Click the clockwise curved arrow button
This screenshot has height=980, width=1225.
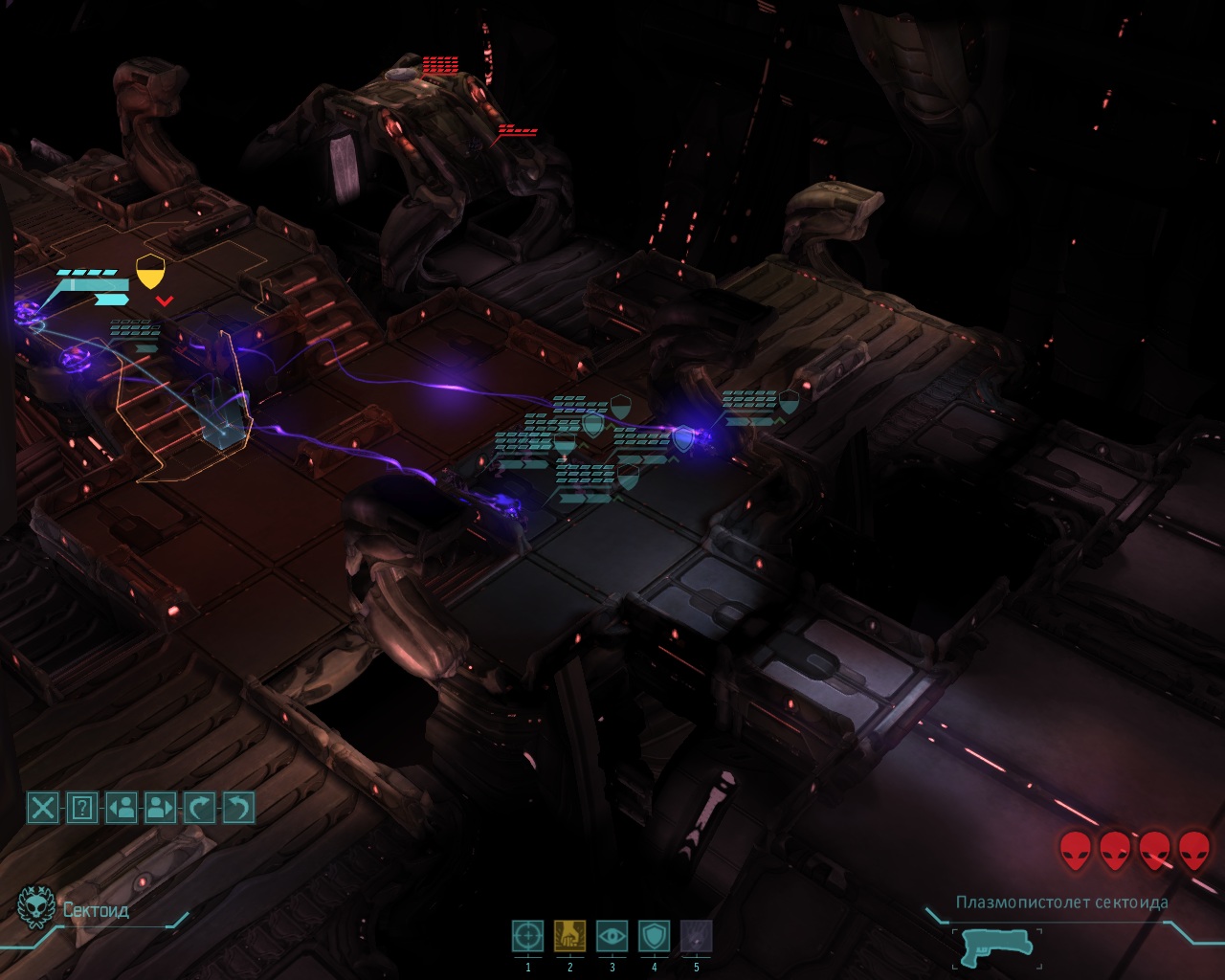pos(199,808)
